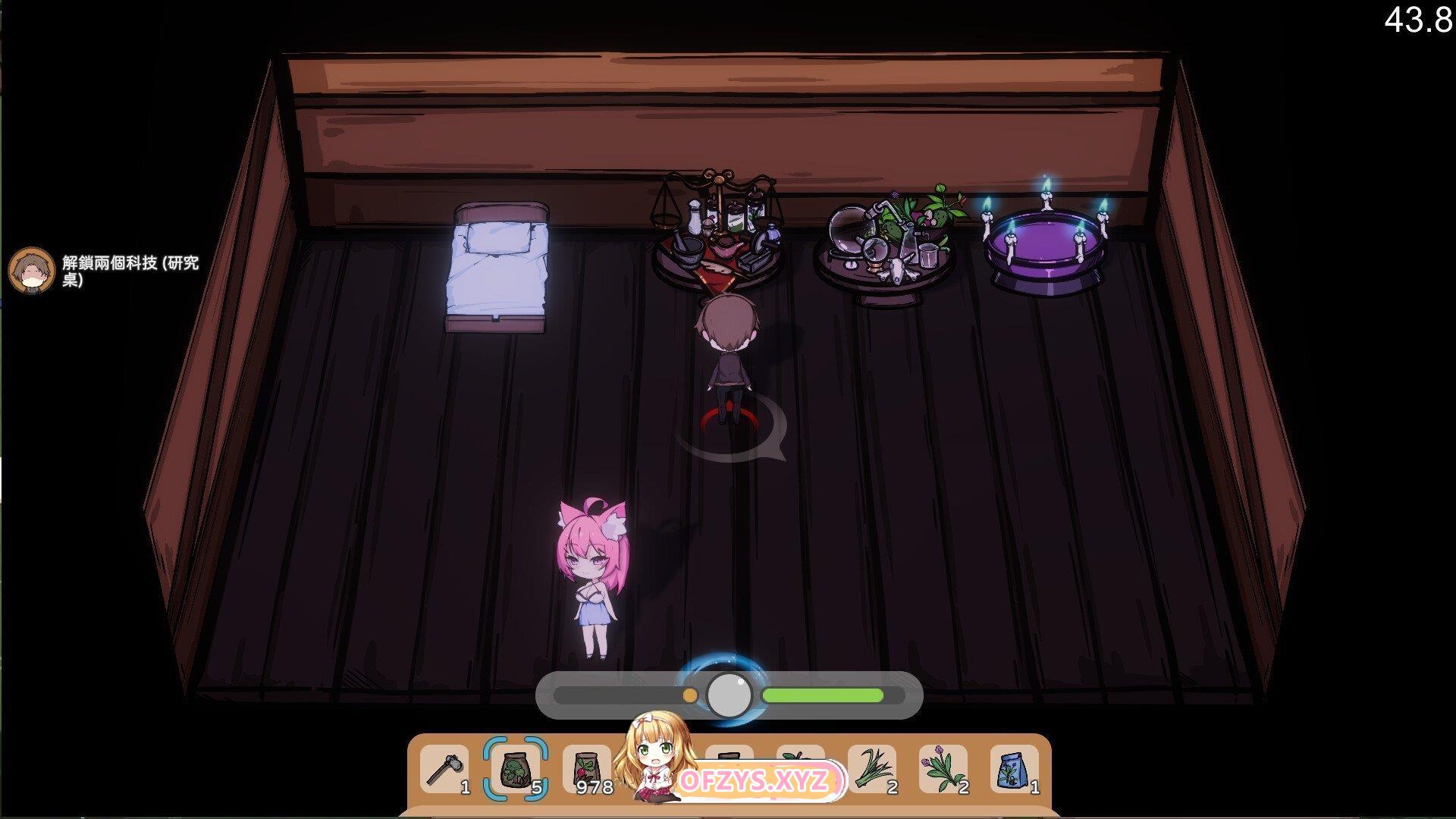Image resolution: width=1456 pixels, height=819 pixels.
Task: Select the hoe tool hotbar slot
Action: pos(445,770)
